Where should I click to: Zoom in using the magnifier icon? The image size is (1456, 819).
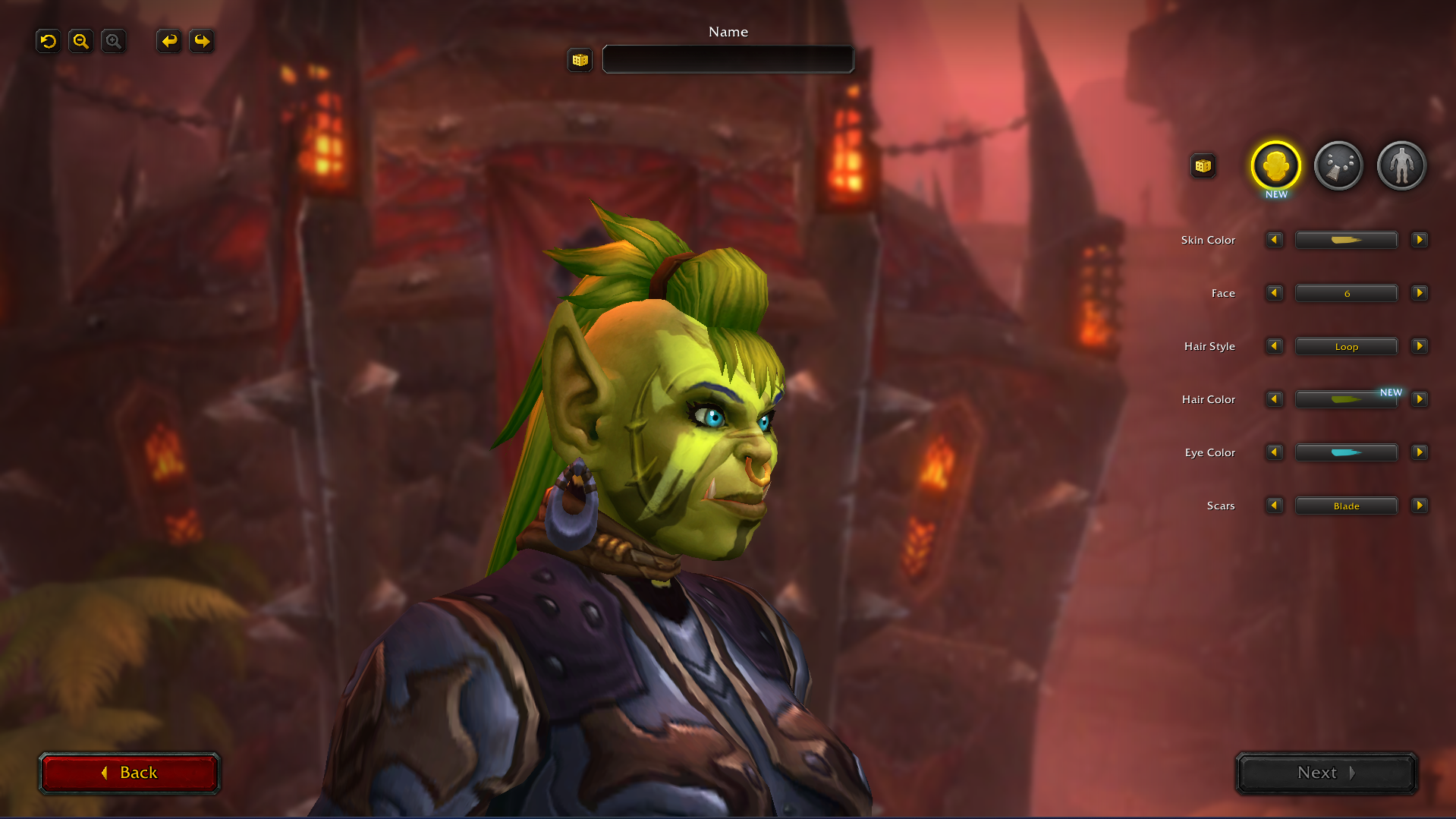coord(113,41)
